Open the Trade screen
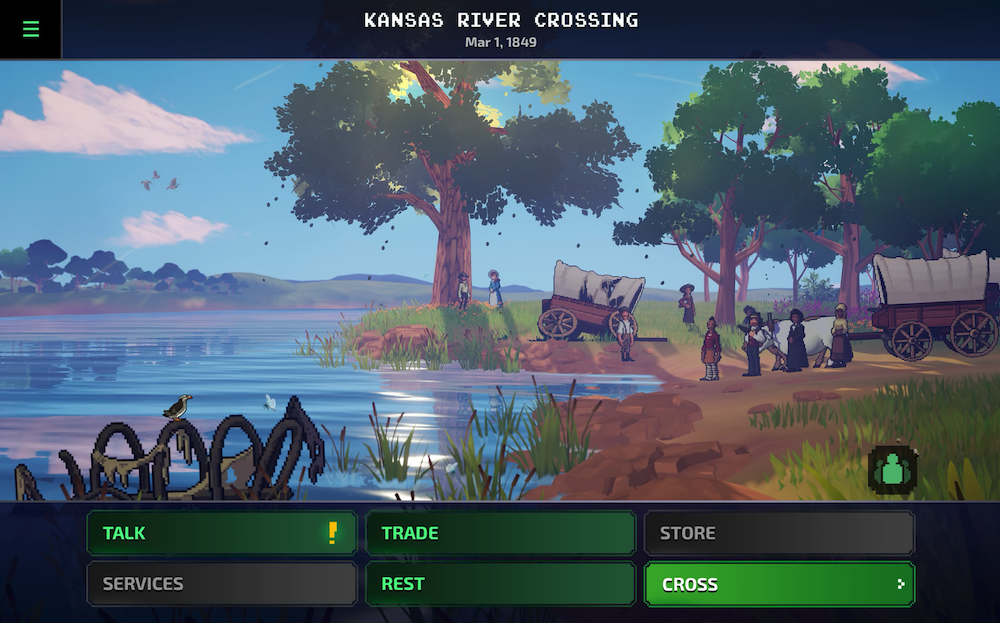1000x623 pixels. 500,533
